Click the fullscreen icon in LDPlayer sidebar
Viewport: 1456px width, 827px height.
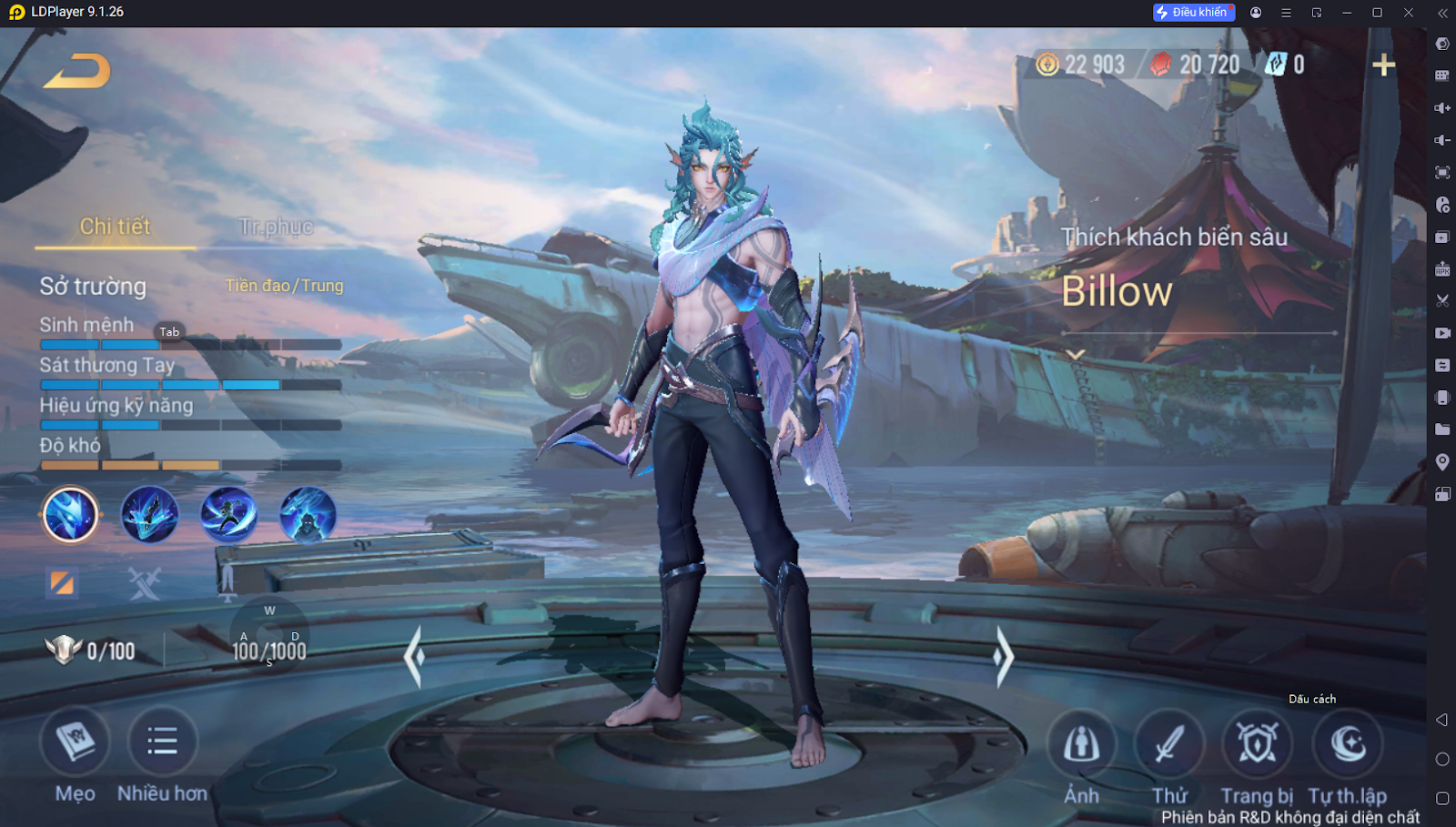[1442, 171]
